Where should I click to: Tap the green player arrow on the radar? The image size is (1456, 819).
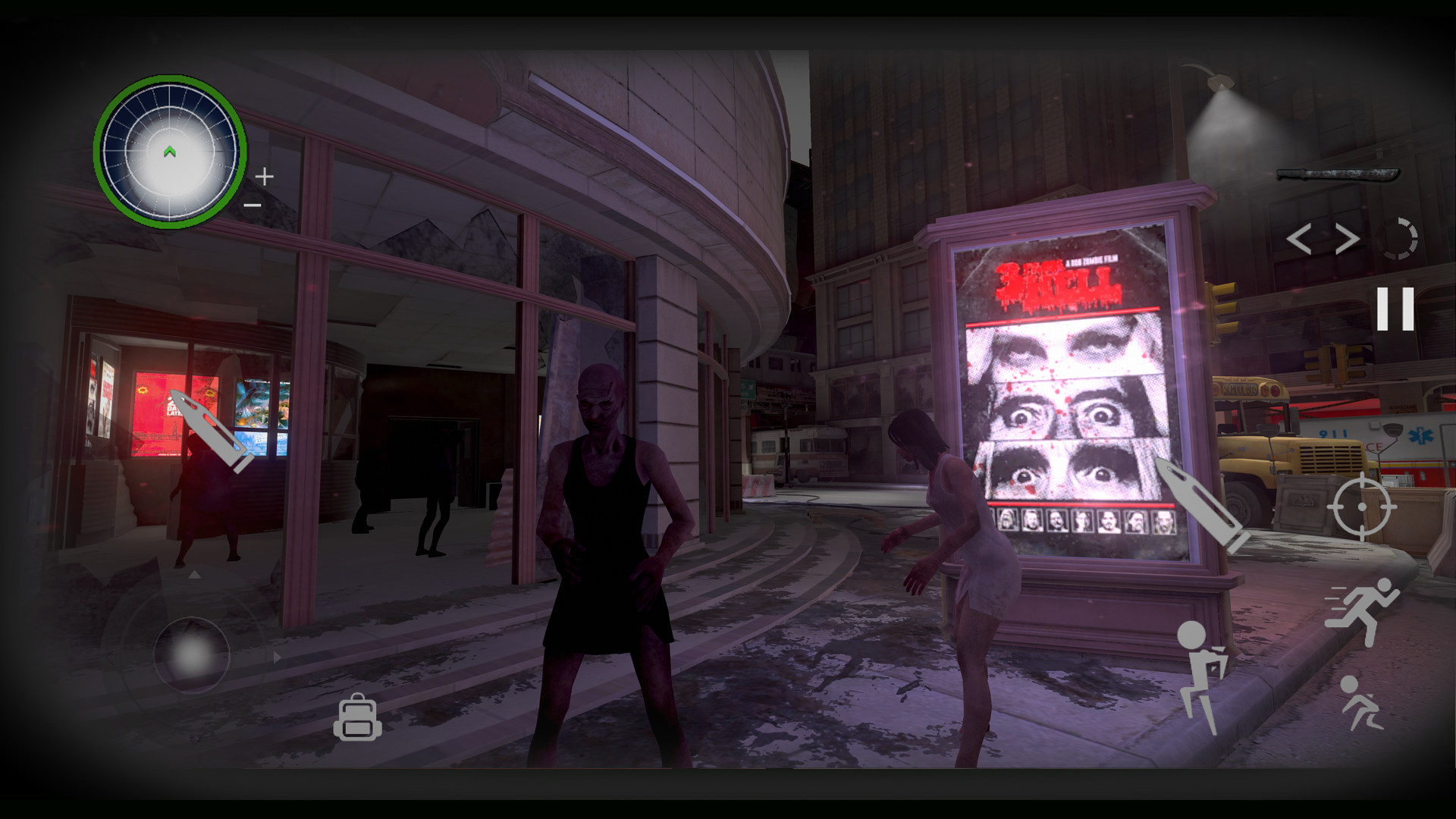pyautogui.click(x=170, y=152)
